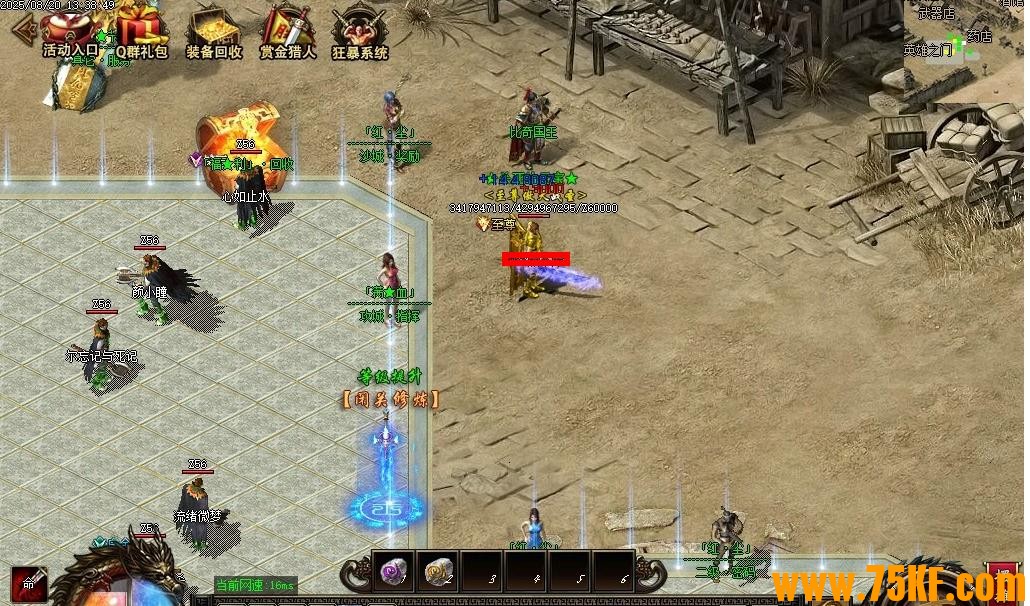1030x606 pixels.
Task: Open the 活动入口 events menu
Action: click(x=70, y=30)
